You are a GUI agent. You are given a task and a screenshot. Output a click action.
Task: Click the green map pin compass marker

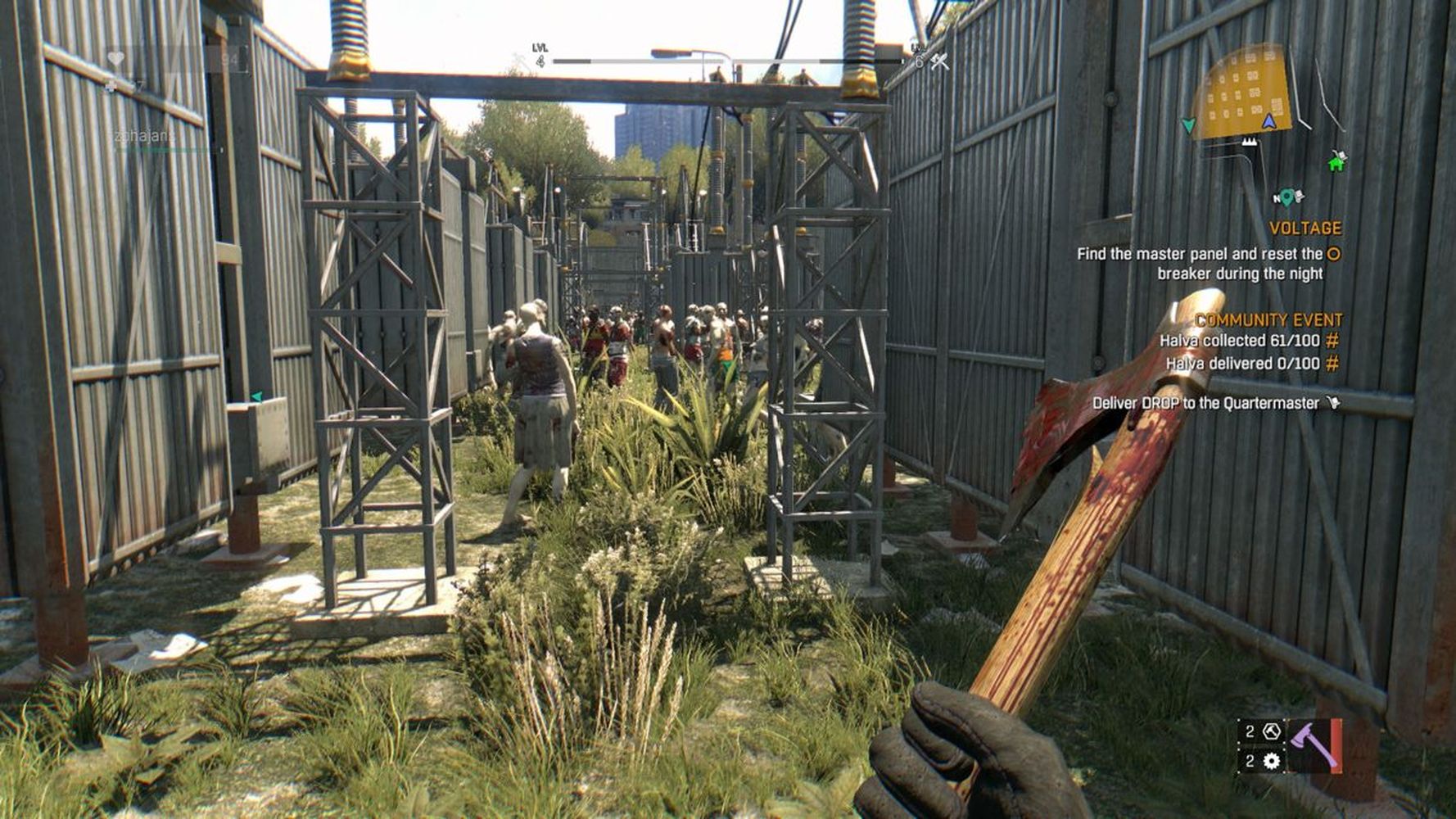pyautogui.click(x=1287, y=197)
